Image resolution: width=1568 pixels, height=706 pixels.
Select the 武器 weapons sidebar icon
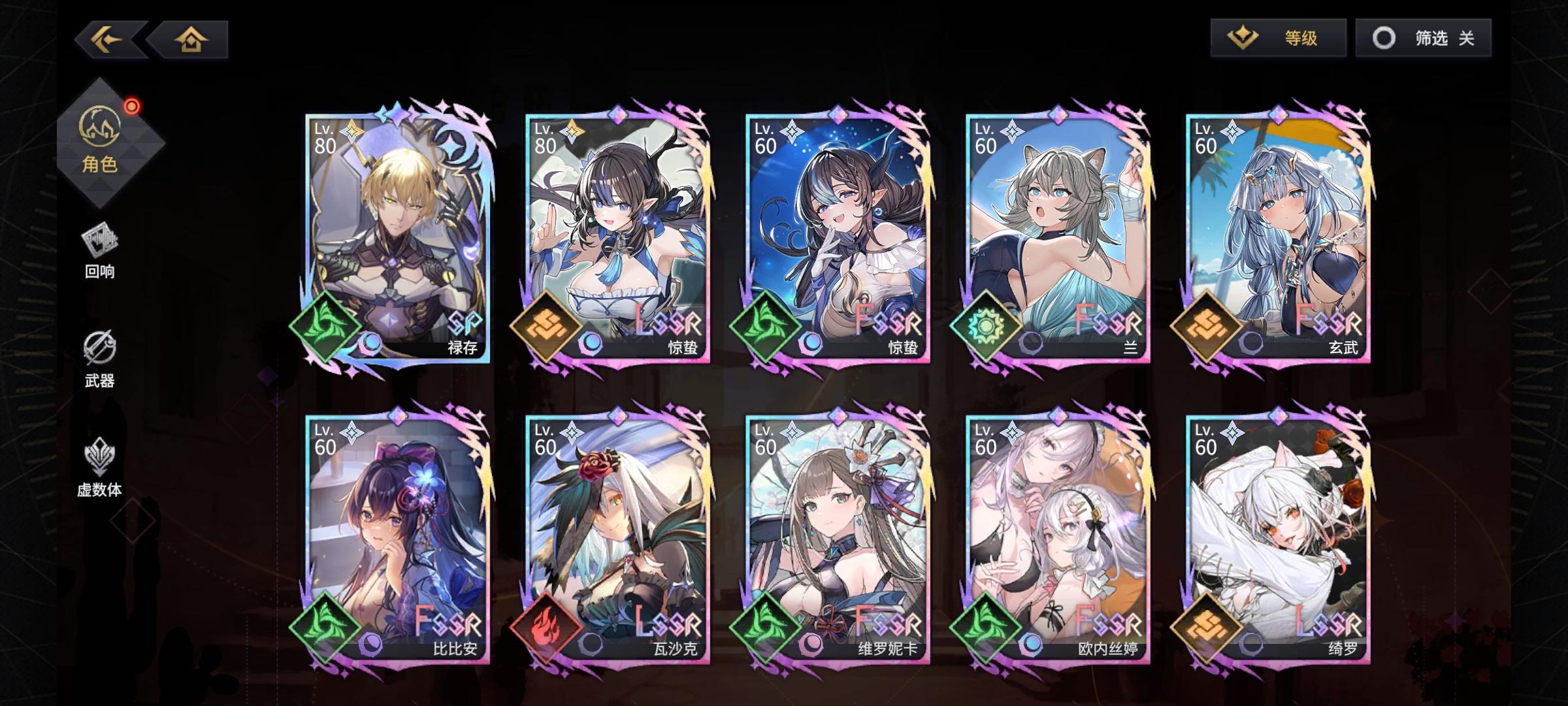[x=99, y=353]
